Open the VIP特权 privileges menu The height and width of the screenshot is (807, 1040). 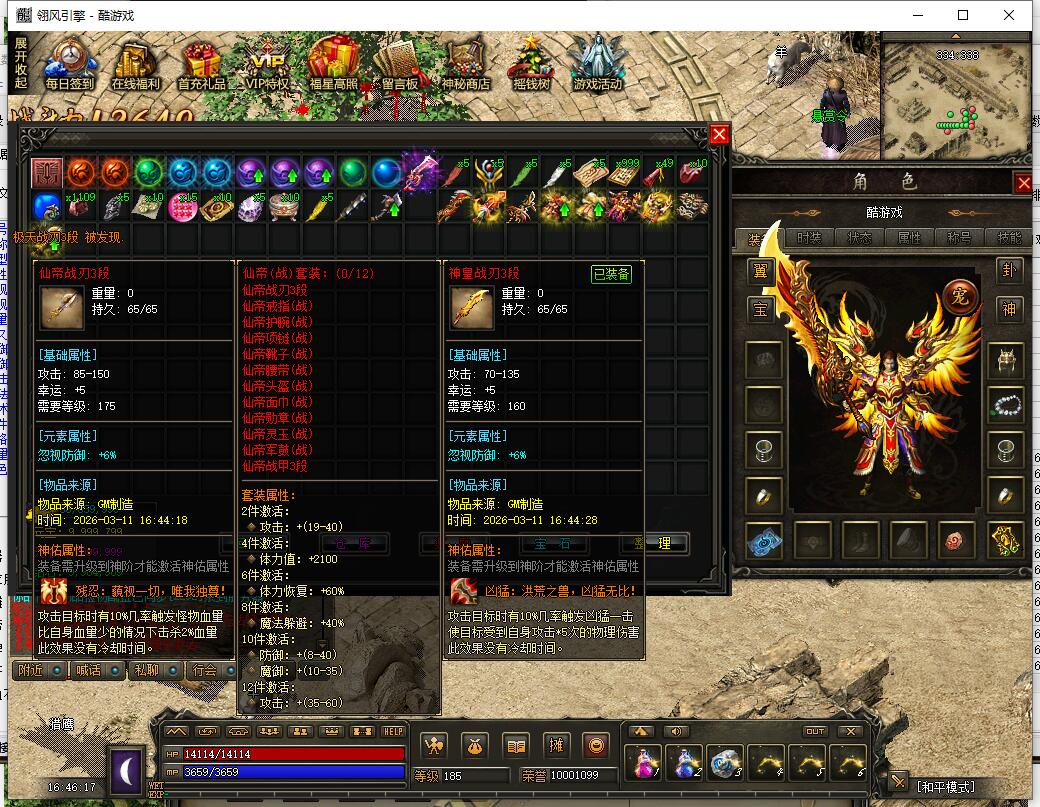click(x=267, y=65)
